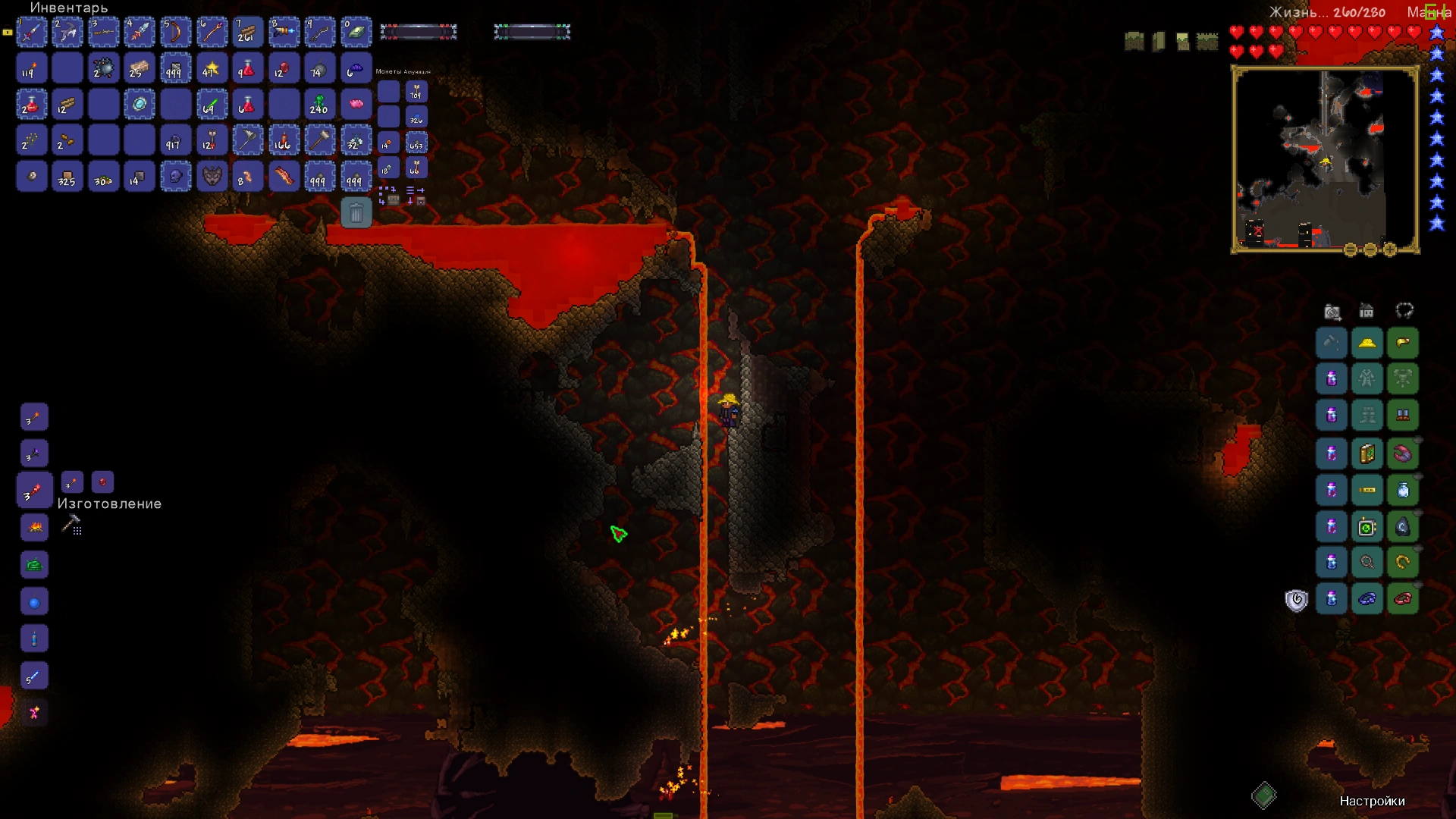
Task: Toggle visibility of the bottled cloud accessory
Action: tap(1420, 476)
